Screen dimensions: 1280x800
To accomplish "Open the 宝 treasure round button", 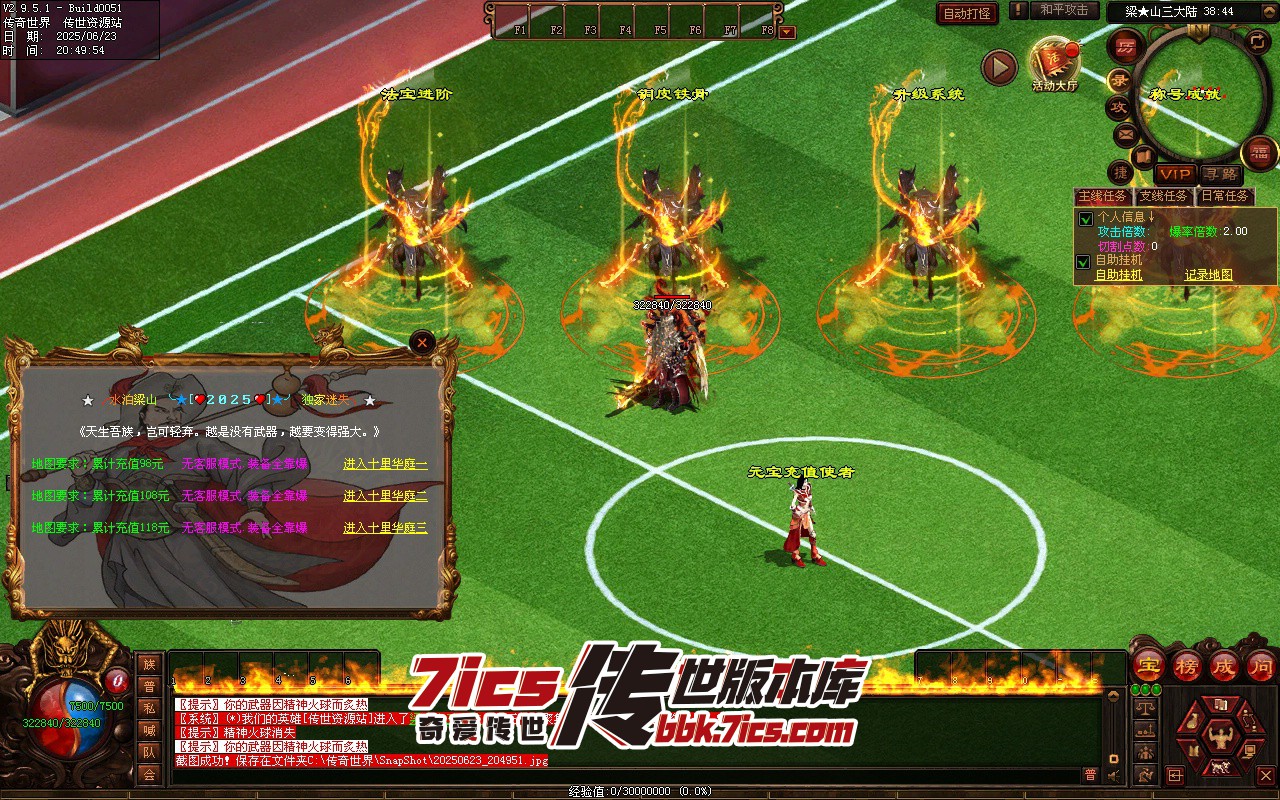I will 1148,665.
